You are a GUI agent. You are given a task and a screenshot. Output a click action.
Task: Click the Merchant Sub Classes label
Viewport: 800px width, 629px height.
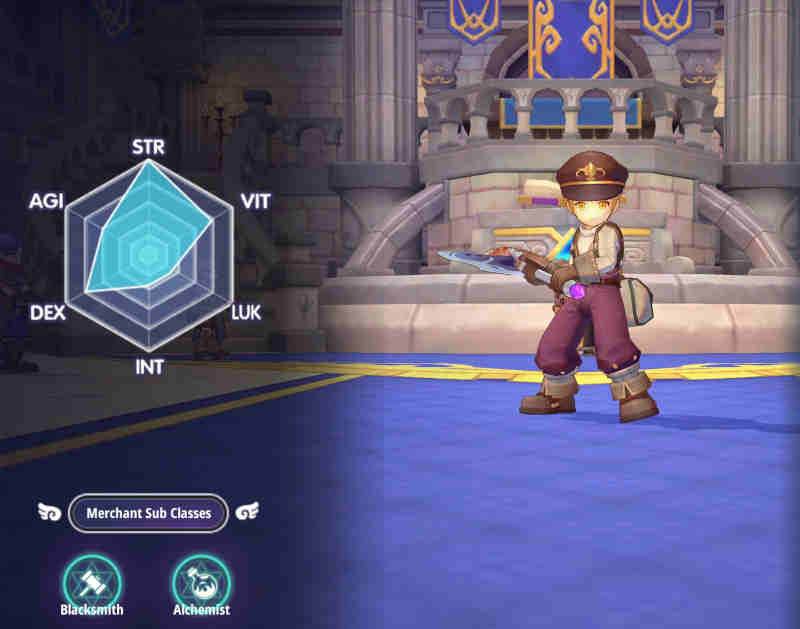(x=148, y=513)
